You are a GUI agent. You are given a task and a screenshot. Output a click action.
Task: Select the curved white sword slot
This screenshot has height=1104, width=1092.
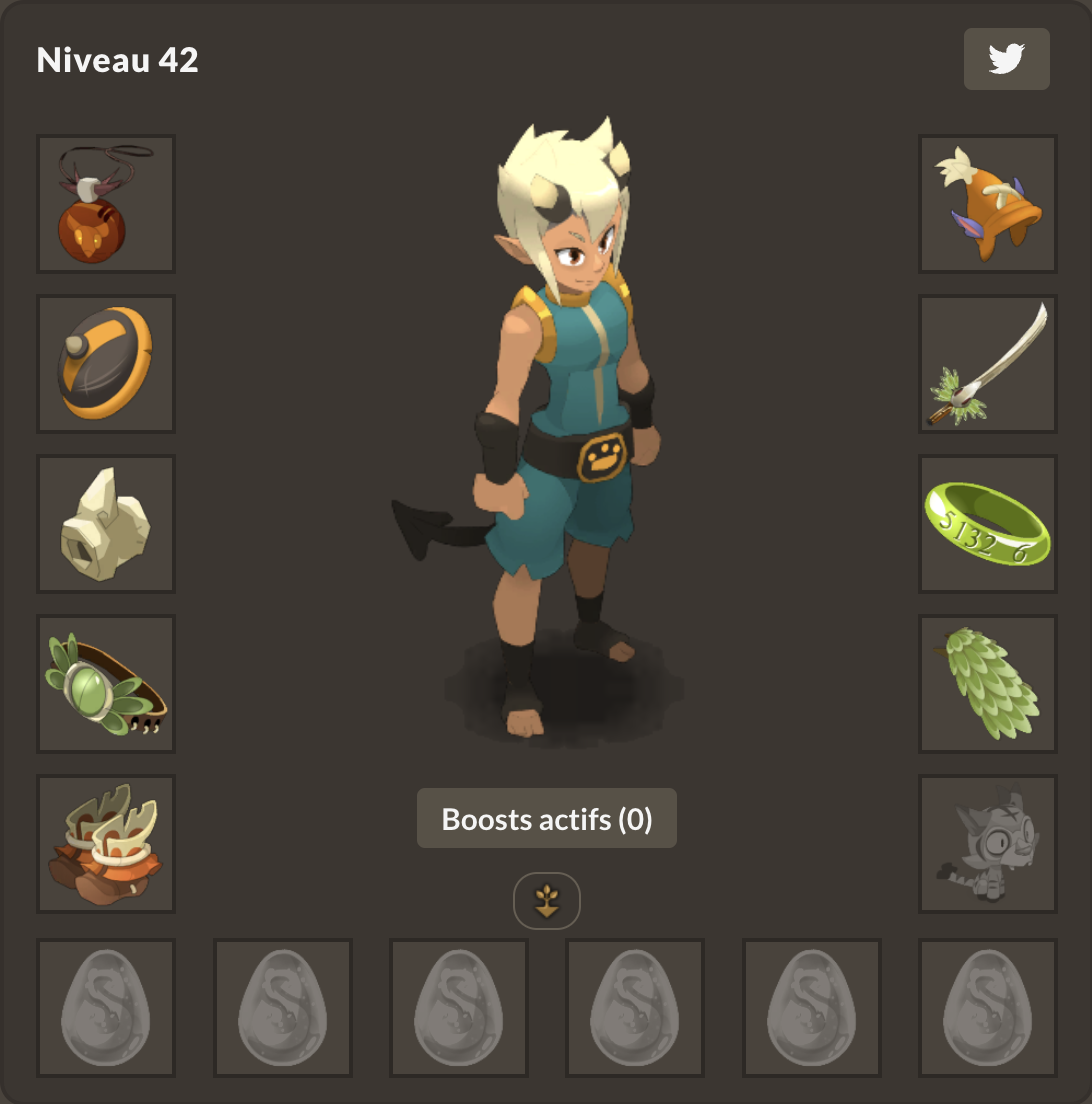click(988, 364)
